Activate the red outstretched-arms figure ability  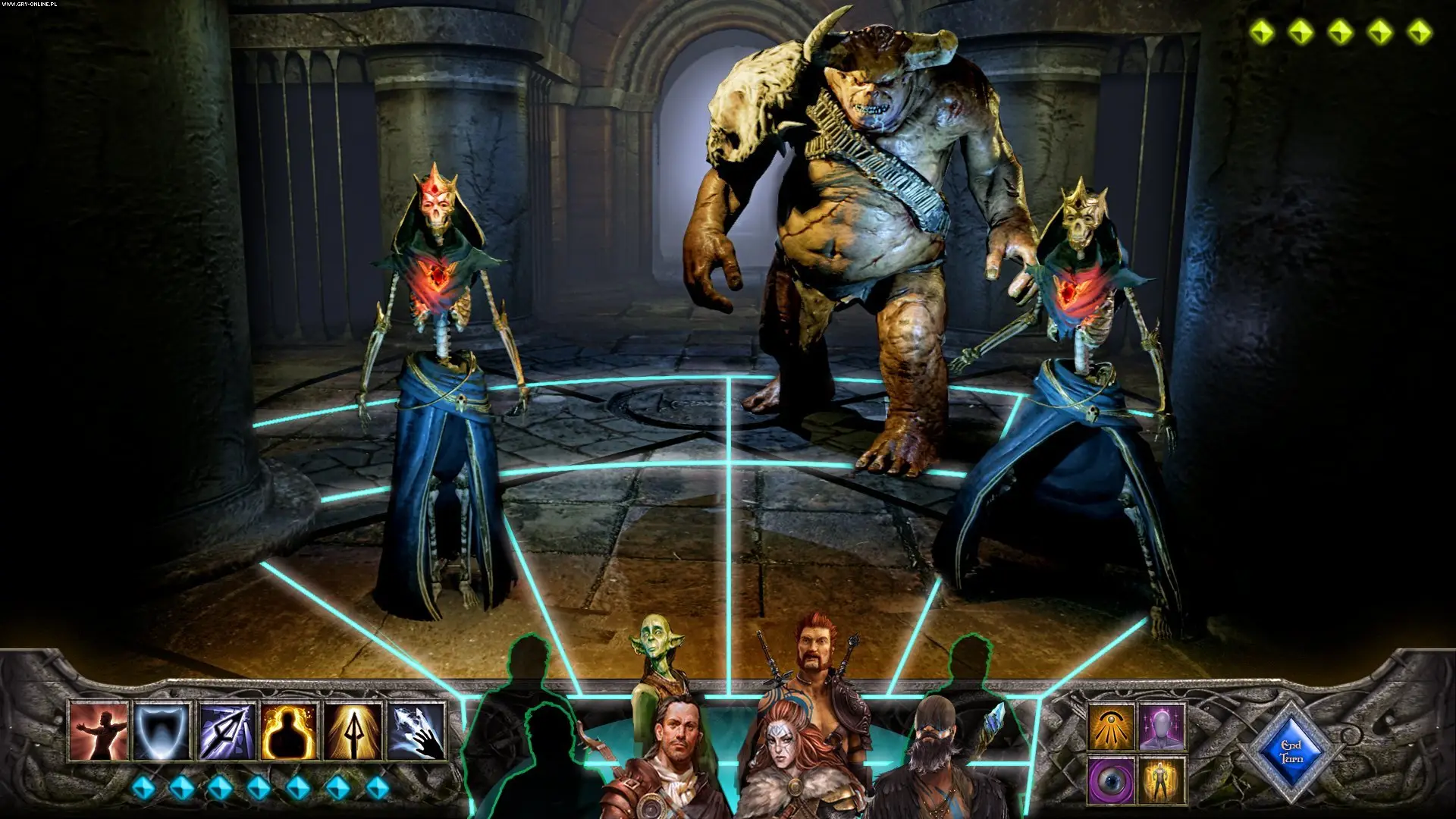pyautogui.click(x=99, y=732)
